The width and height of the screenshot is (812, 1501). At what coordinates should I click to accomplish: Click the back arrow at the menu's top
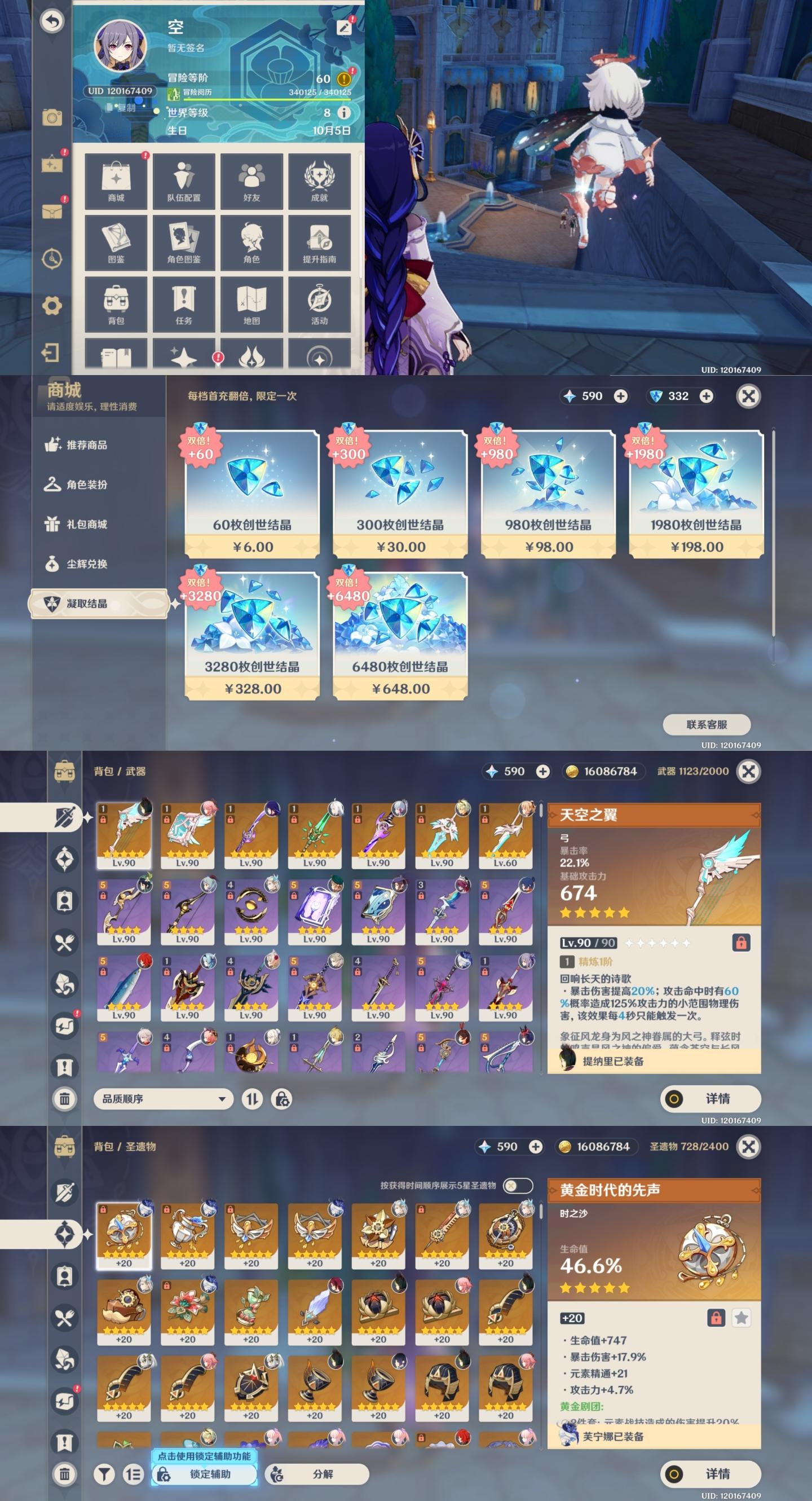(x=52, y=21)
